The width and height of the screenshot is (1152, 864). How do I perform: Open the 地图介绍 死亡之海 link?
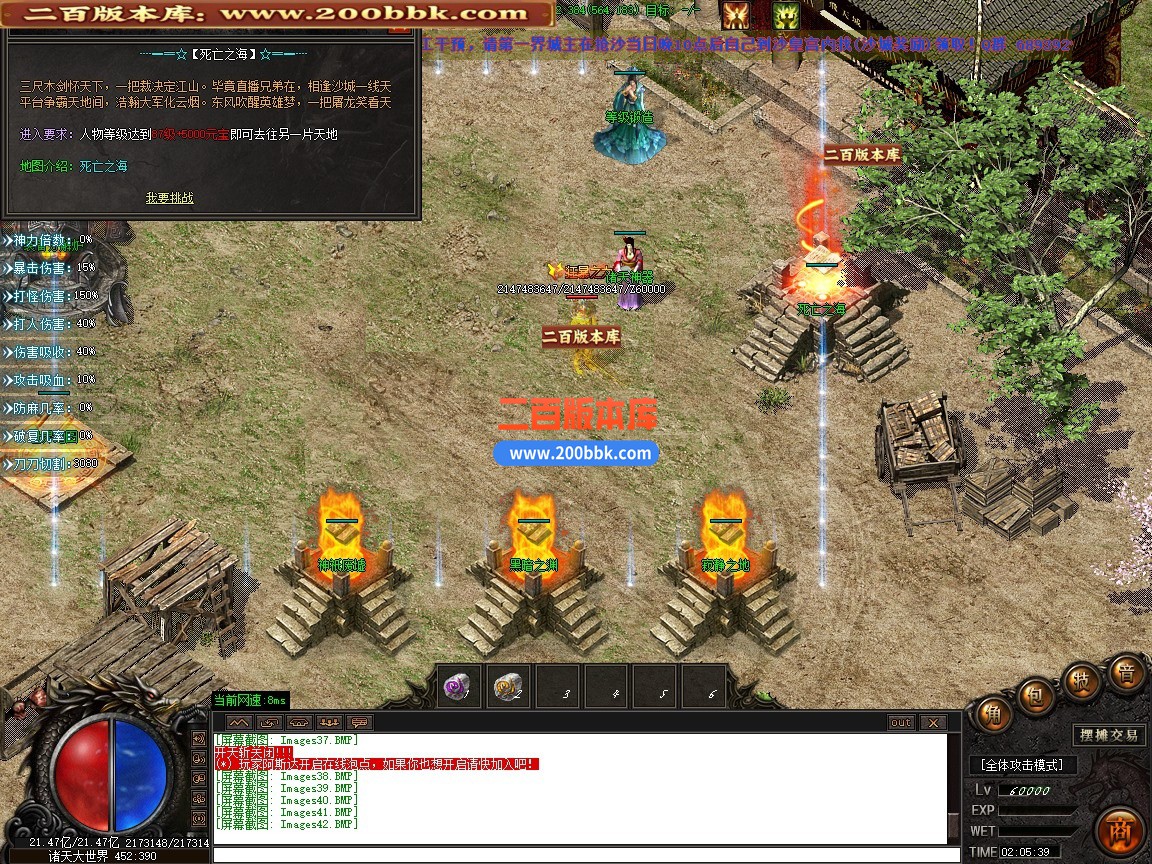coord(104,166)
